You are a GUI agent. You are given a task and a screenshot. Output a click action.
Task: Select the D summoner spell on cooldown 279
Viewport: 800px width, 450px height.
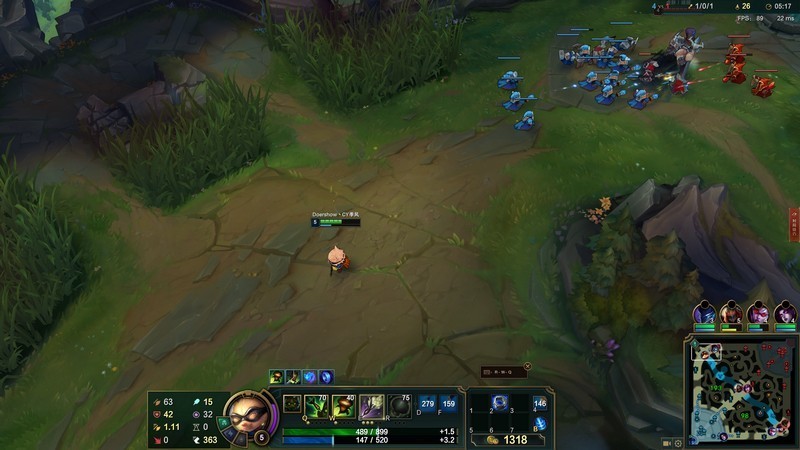428,404
